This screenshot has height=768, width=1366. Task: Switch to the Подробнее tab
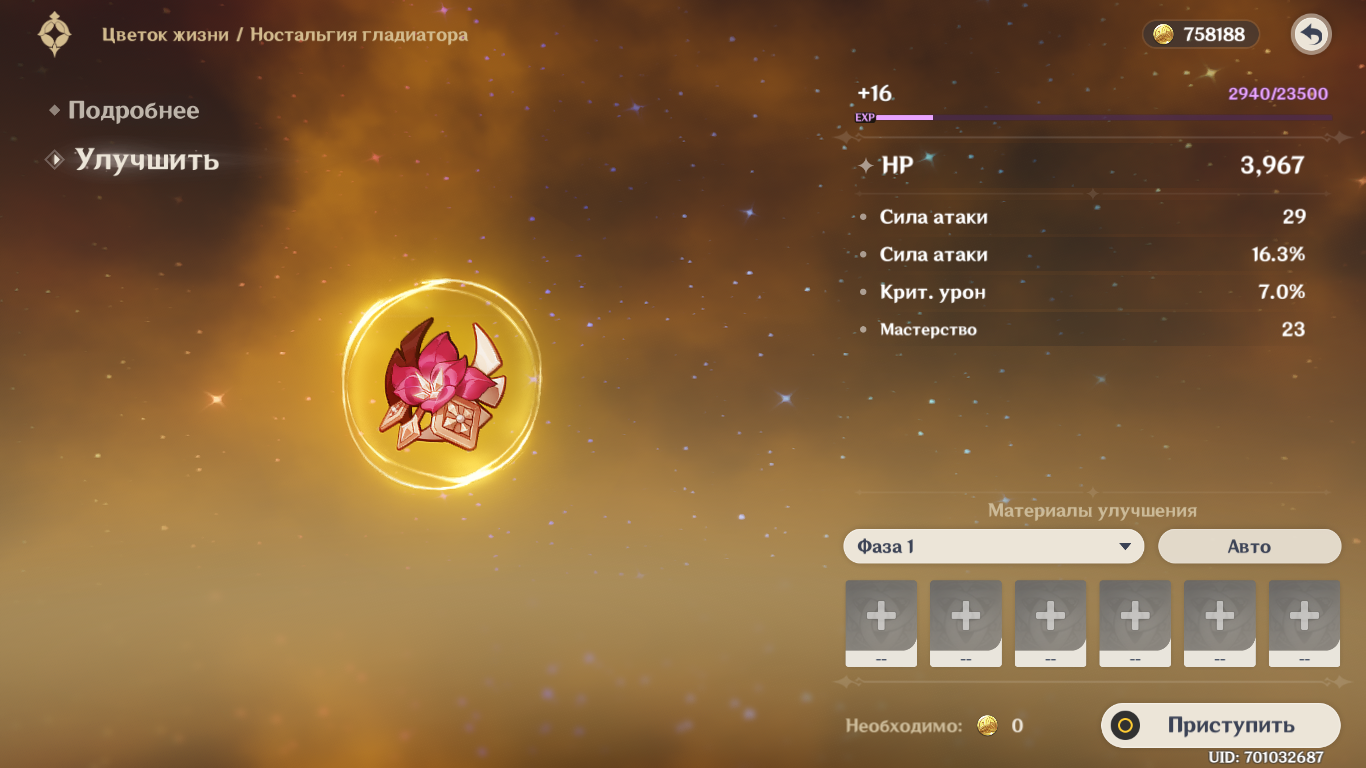tap(133, 111)
